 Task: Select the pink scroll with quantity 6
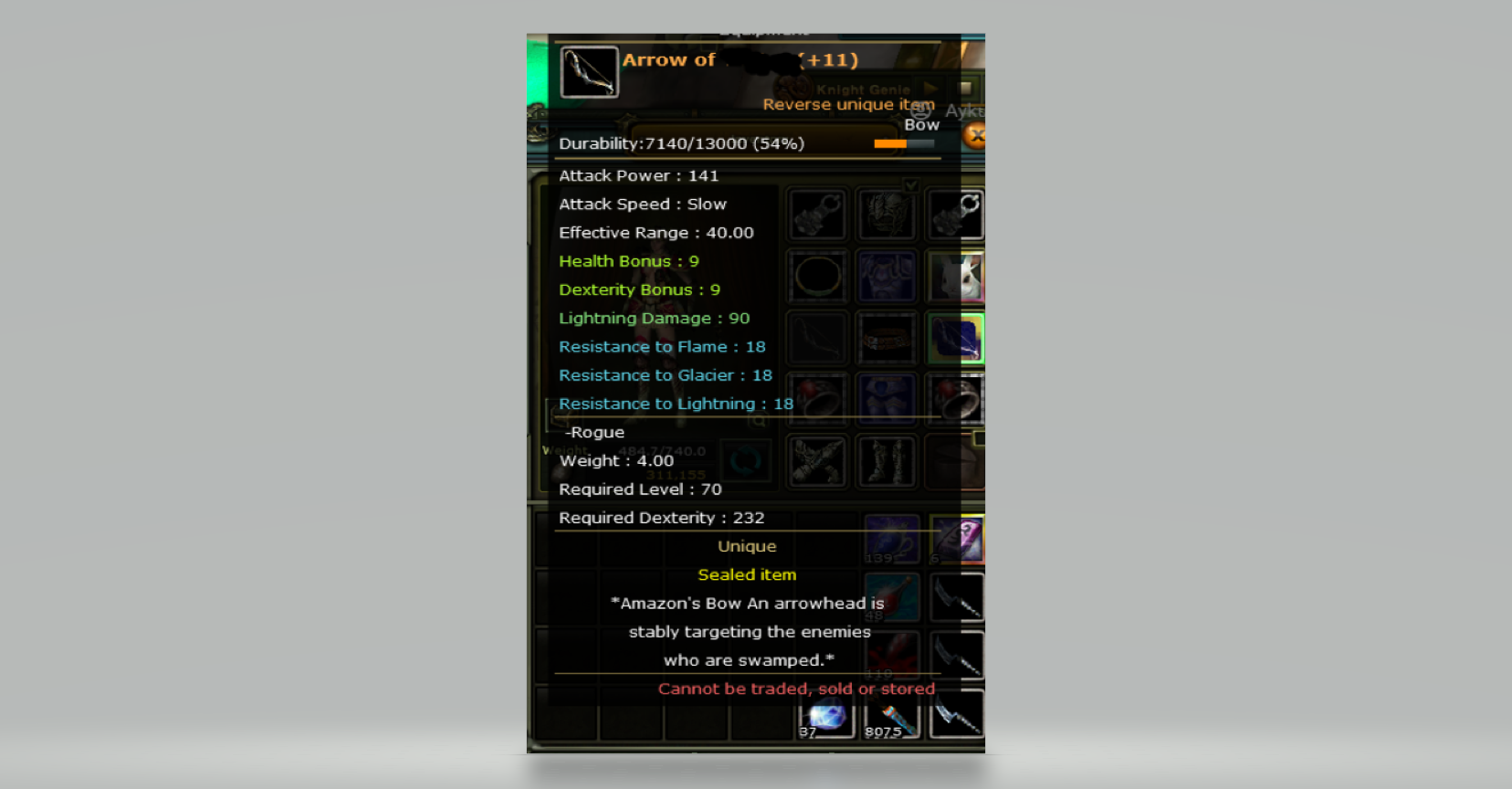(x=956, y=540)
